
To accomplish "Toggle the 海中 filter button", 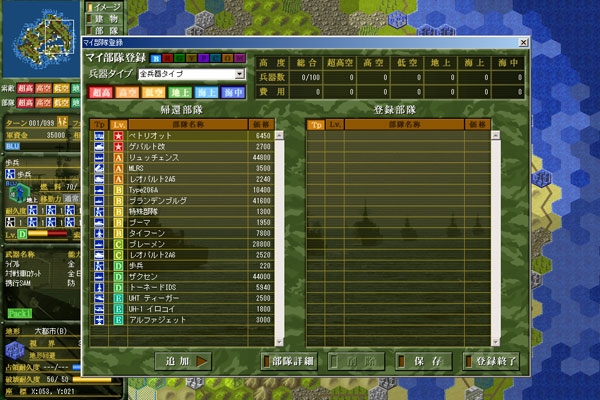I will point(237,92).
